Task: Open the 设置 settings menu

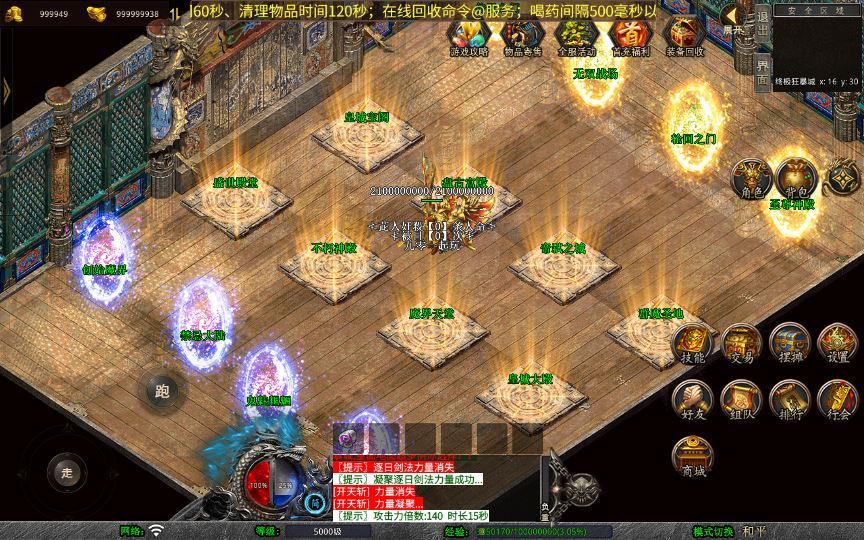Action: (x=837, y=344)
